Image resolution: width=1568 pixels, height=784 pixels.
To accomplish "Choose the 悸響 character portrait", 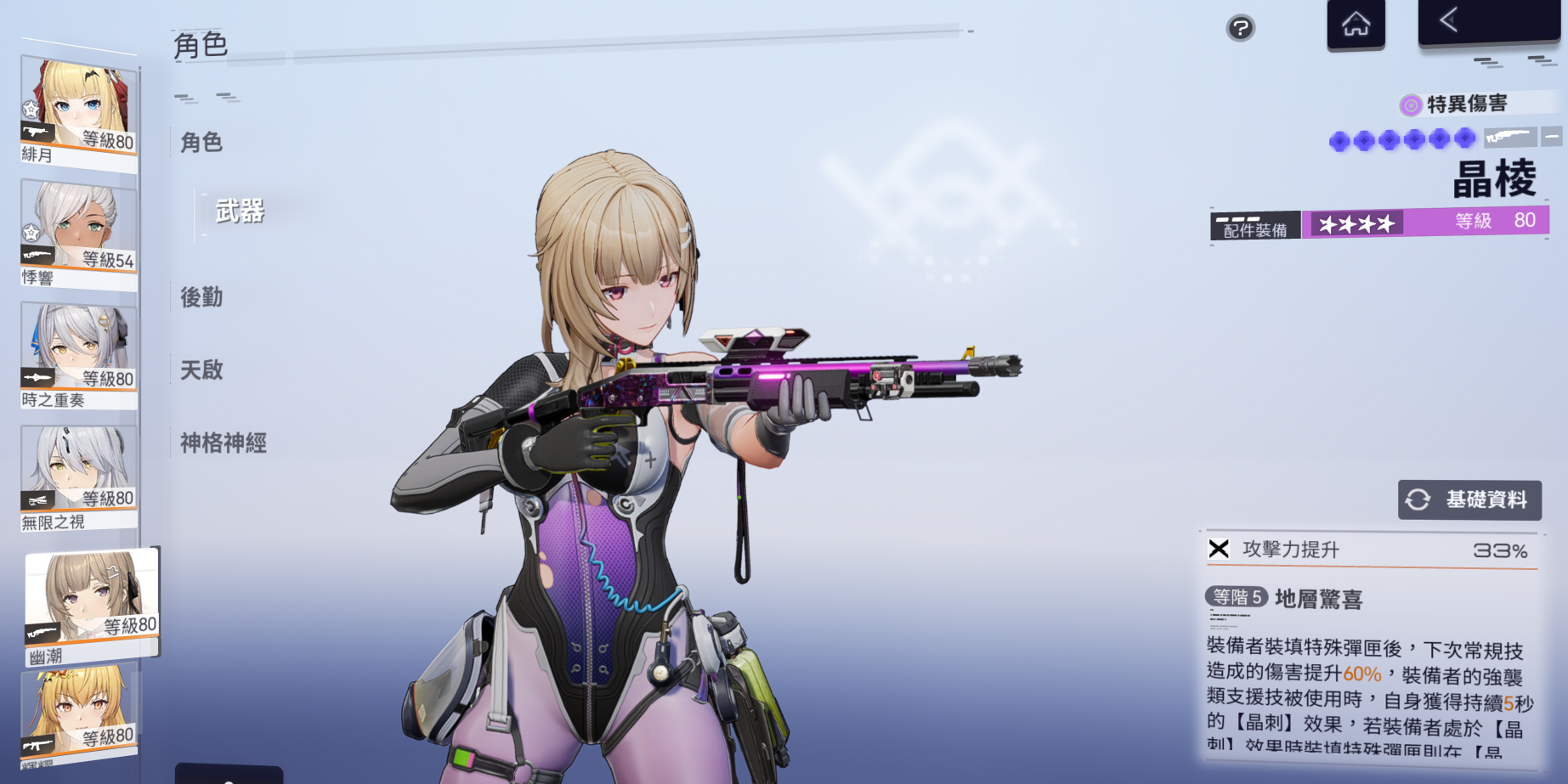I will point(78,232).
